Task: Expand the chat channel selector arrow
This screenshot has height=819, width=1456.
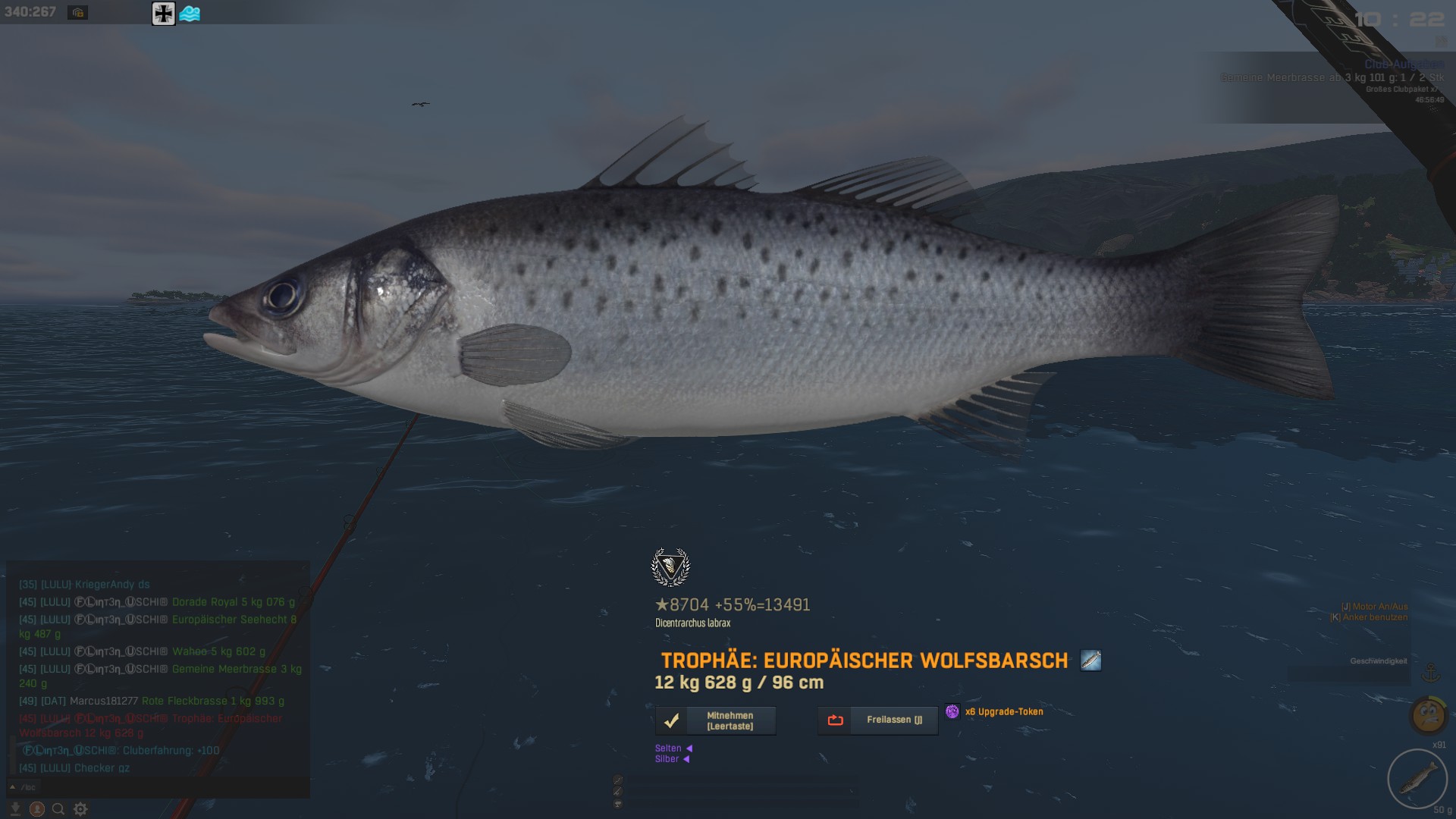Action: 12,787
